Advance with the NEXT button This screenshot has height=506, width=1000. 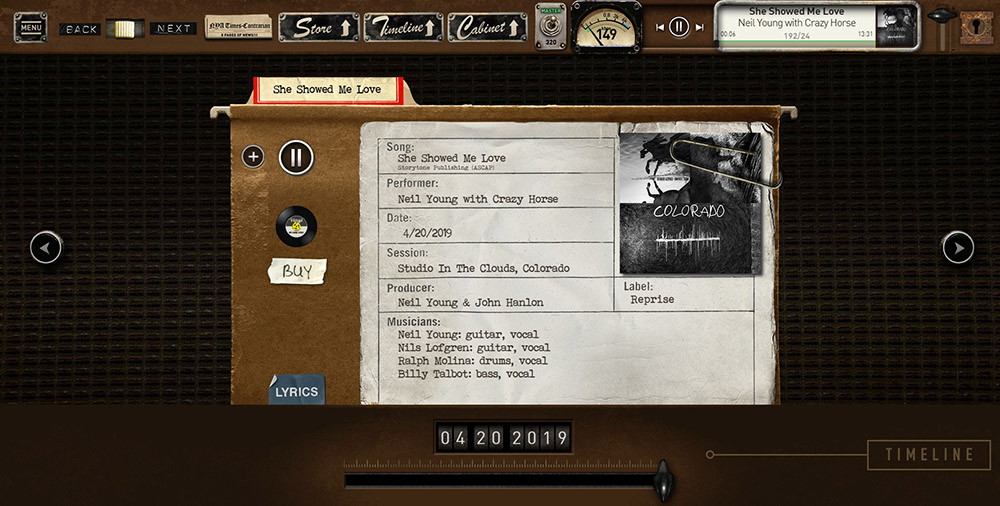click(173, 29)
